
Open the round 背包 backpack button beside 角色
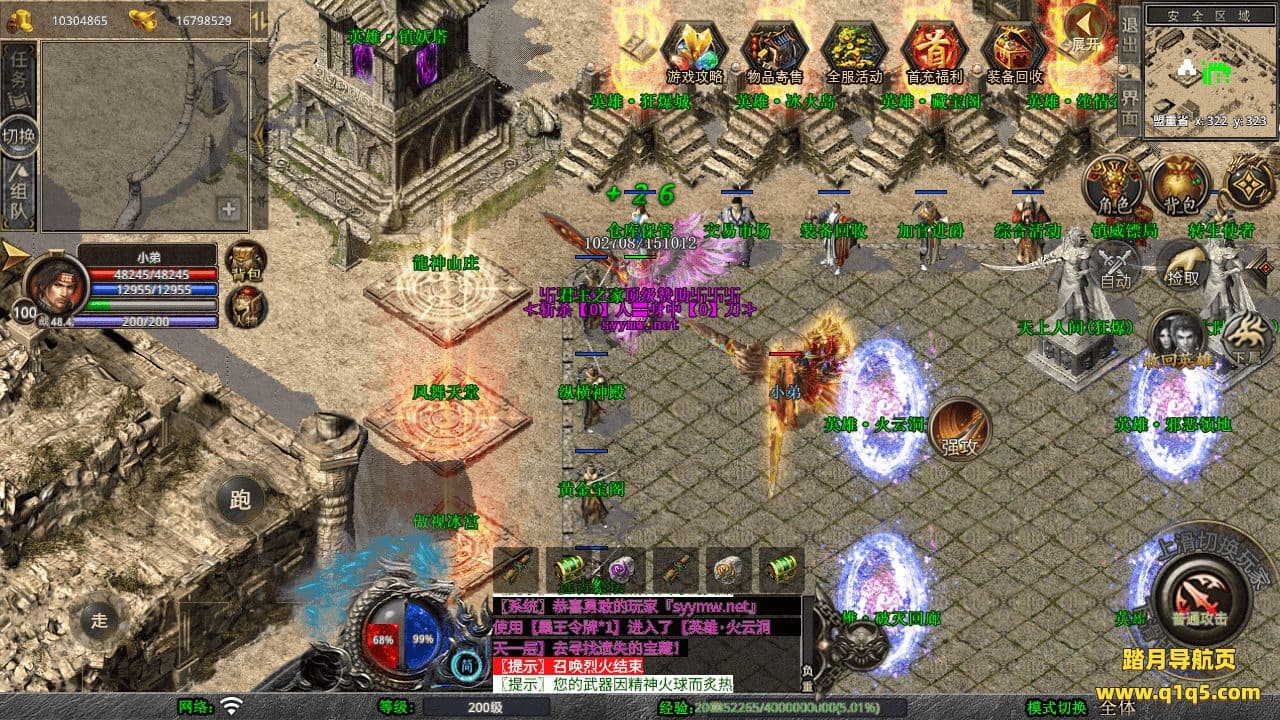[x=1180, y=186]
